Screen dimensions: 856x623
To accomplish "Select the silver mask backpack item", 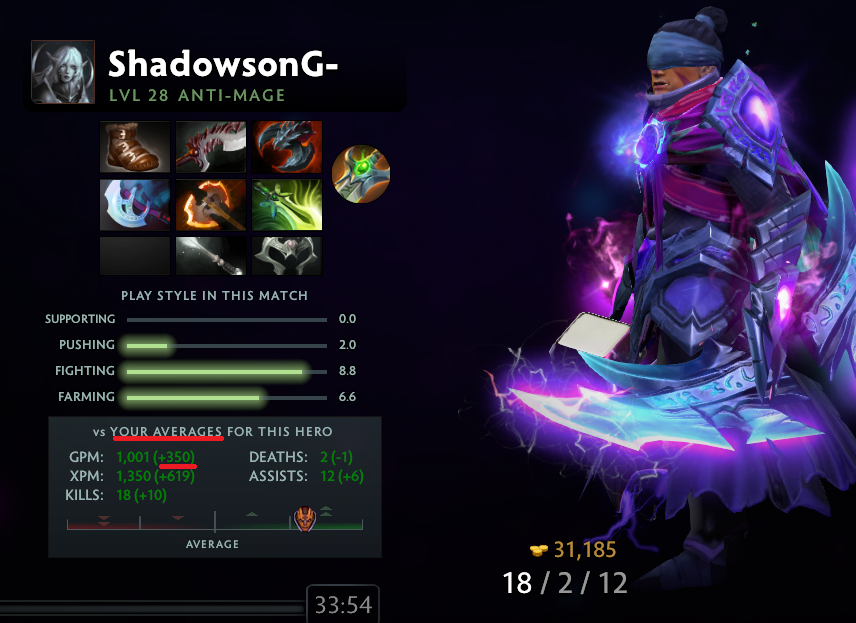I will 287,256.
